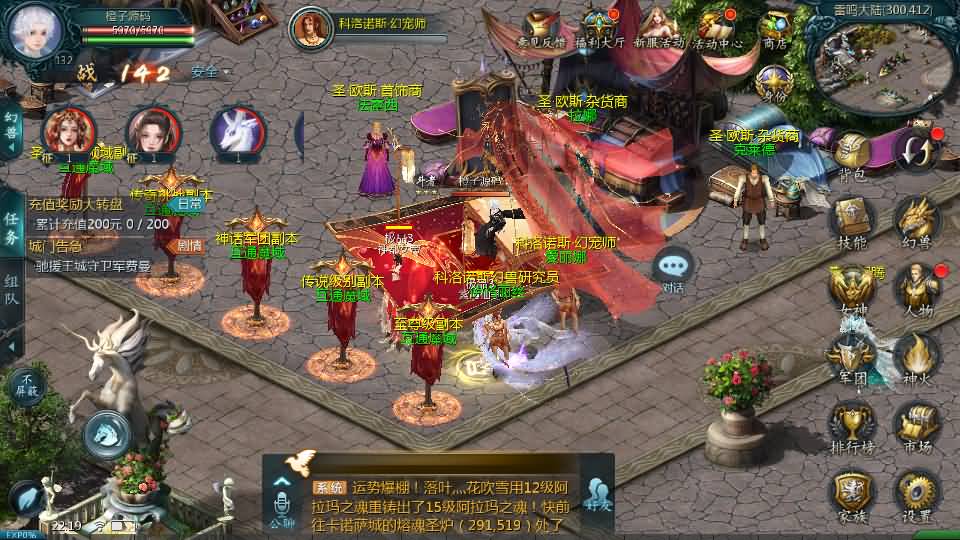Open the 军团 legion menu

click(852, 357)
